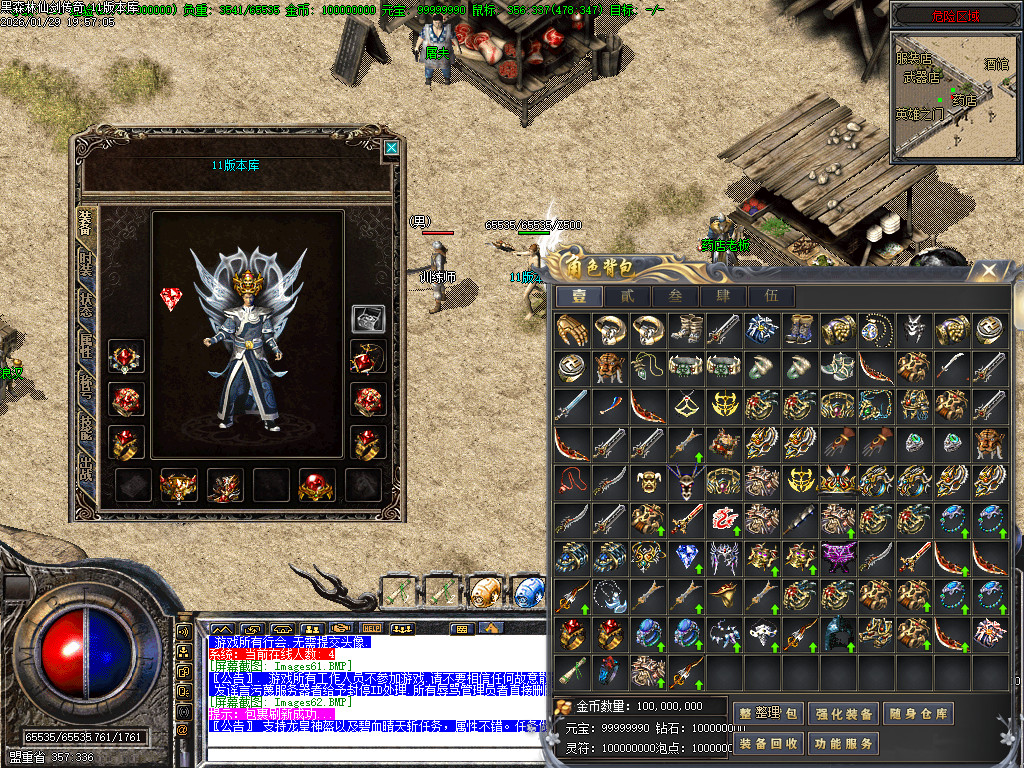The image size is (1024, 768).
Task: Select bag page 伍
Action: 771,296
